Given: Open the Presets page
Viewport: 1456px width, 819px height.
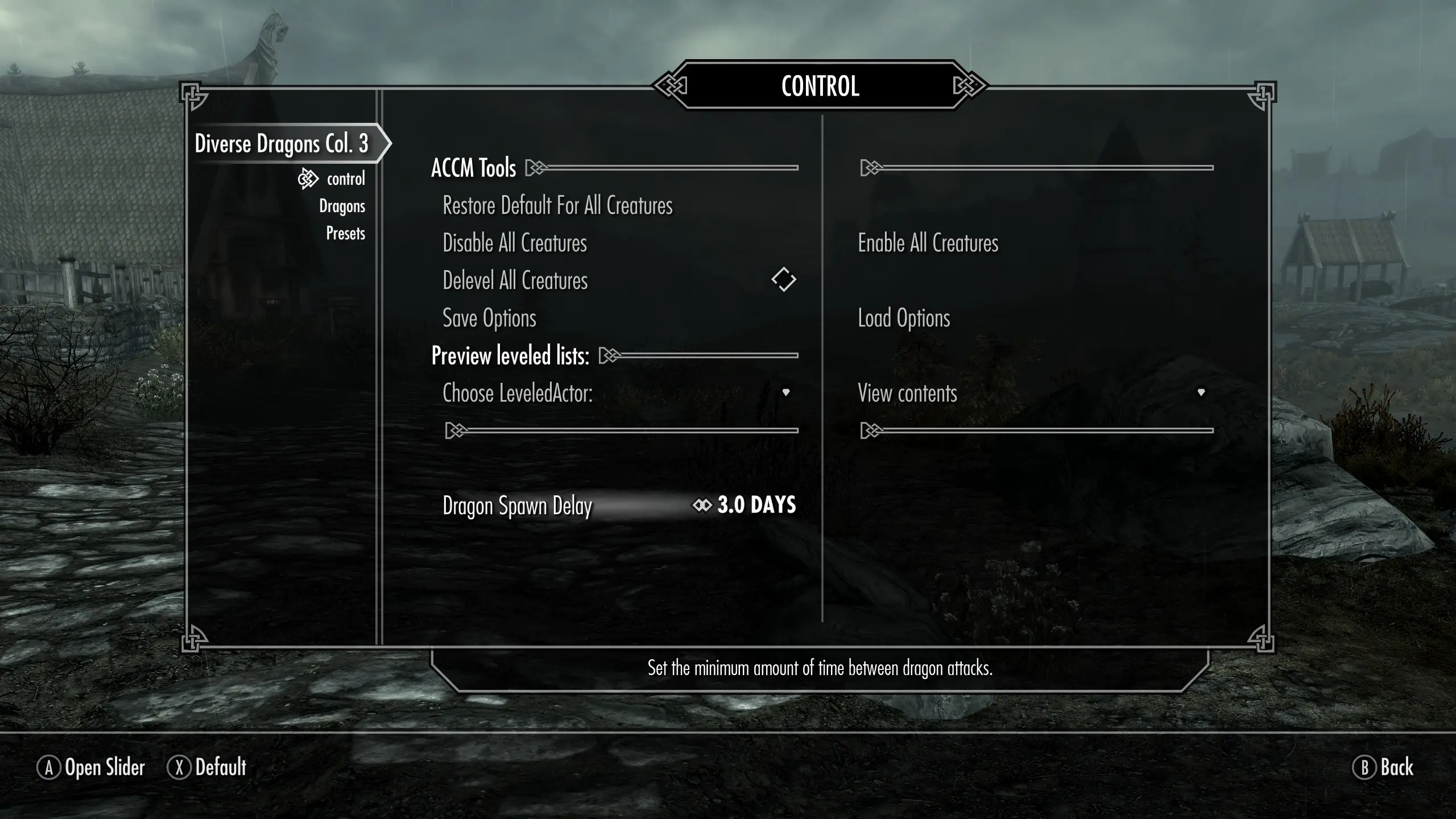Looking at the screenshot, I should click(345, 233).
